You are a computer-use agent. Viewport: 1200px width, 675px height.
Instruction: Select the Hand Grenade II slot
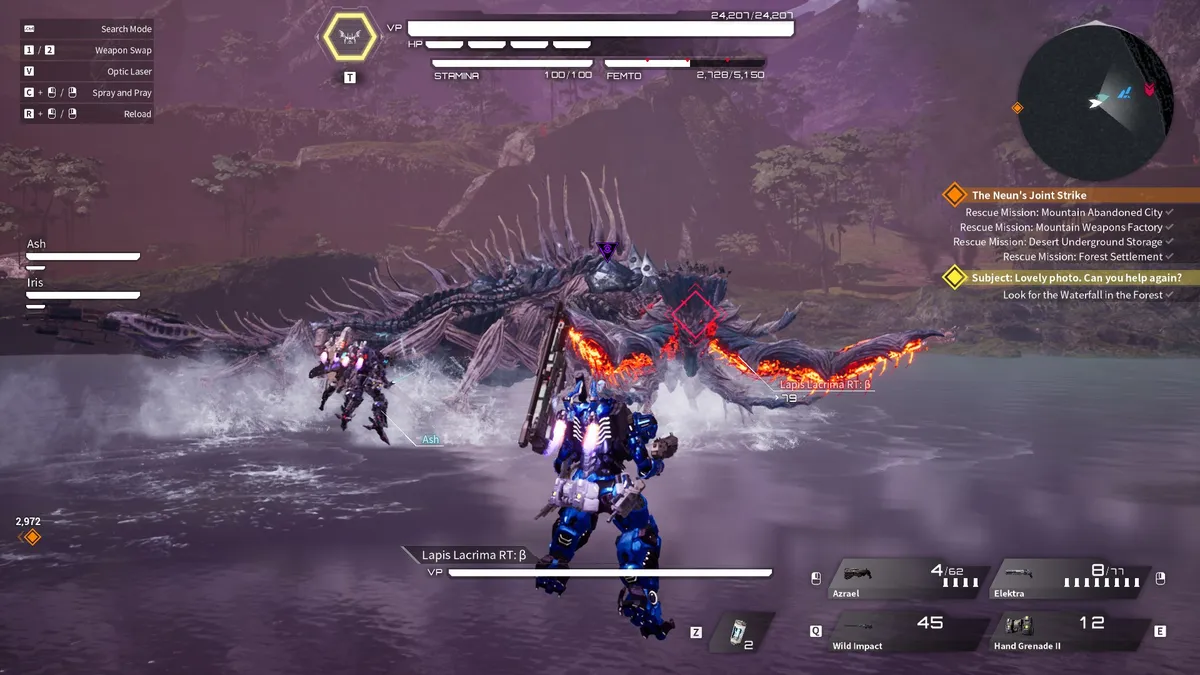click(x=1068, y=632)
